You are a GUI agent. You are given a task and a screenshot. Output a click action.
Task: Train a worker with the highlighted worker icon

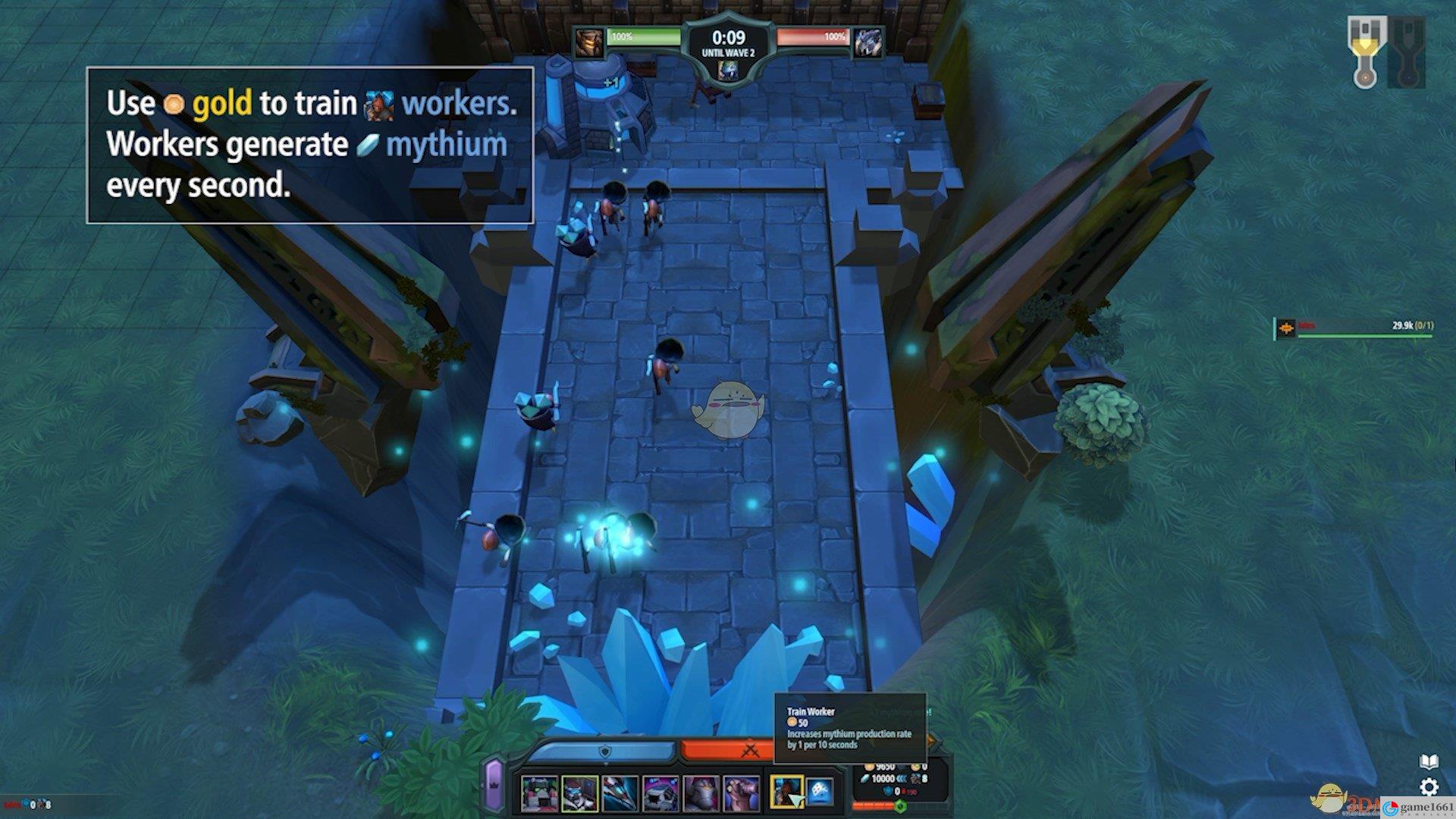(786, 792)
